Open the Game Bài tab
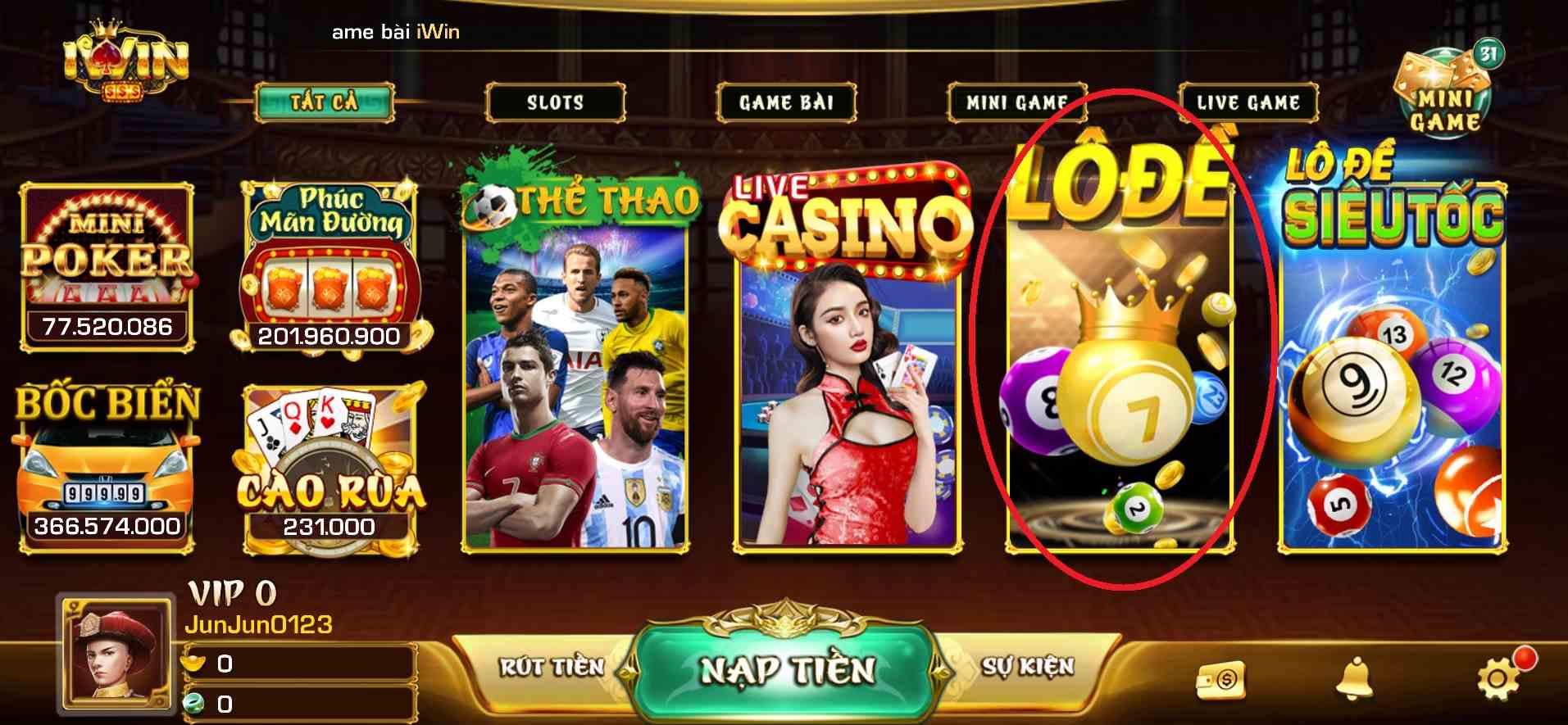The height and width of the screenshot is (725, 1568). coord(786,102)
